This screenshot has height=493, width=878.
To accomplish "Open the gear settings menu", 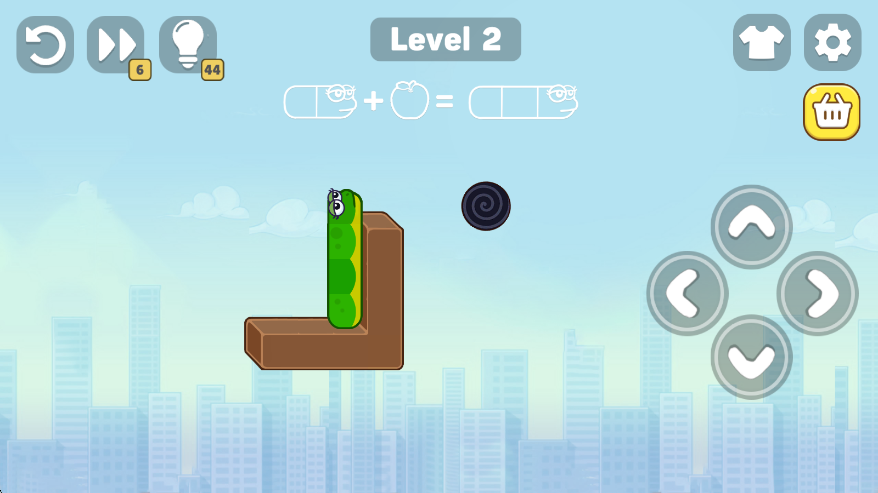I will coord(832,43).
